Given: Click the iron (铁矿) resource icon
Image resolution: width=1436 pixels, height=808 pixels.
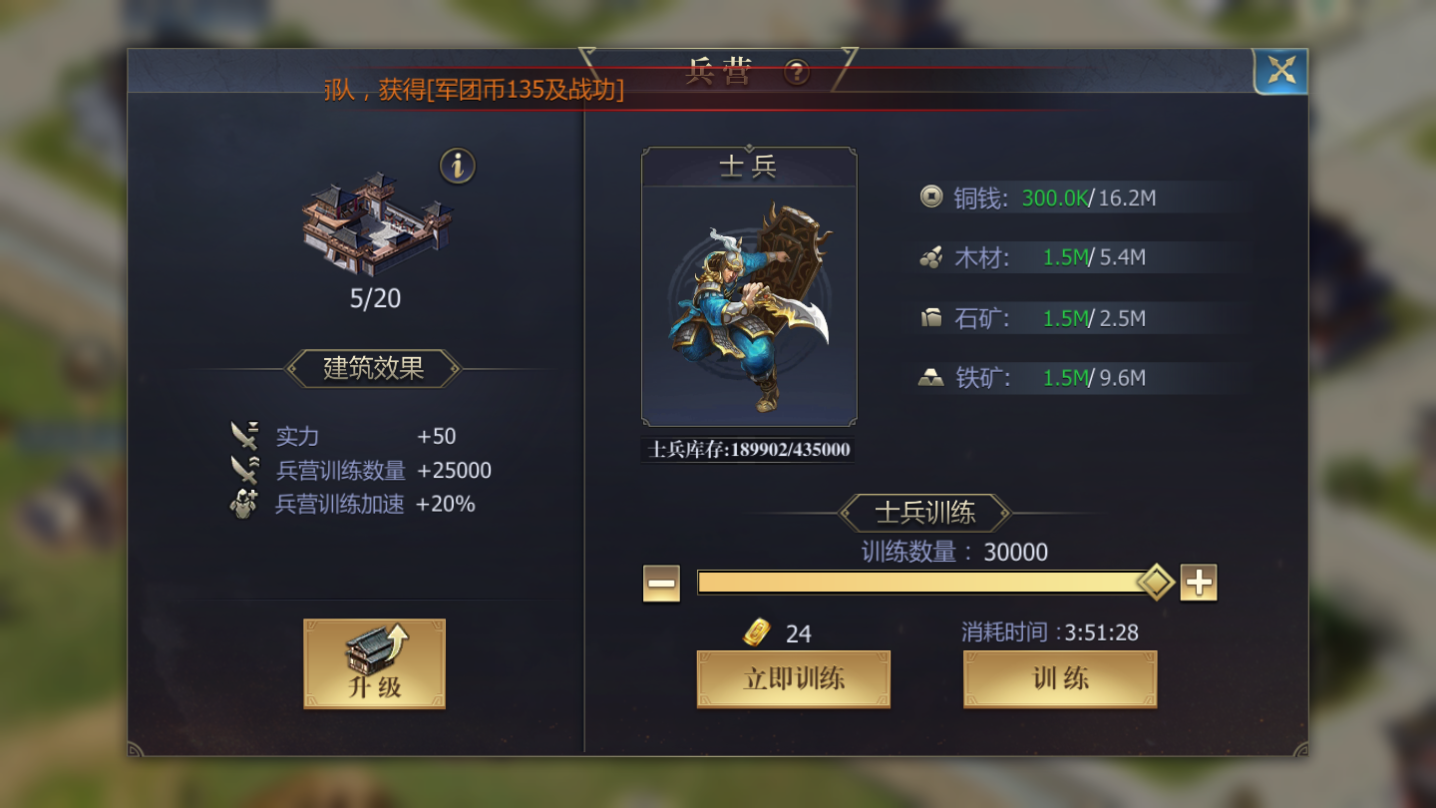Looking at the screenshot, I should [932, 377].
